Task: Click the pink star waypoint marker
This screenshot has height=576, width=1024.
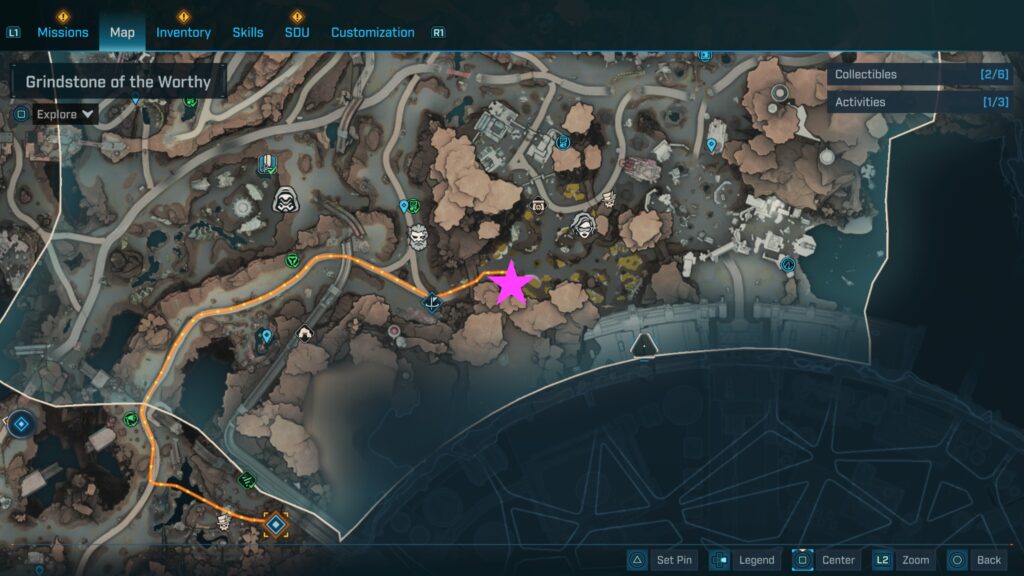Action: 511,284
